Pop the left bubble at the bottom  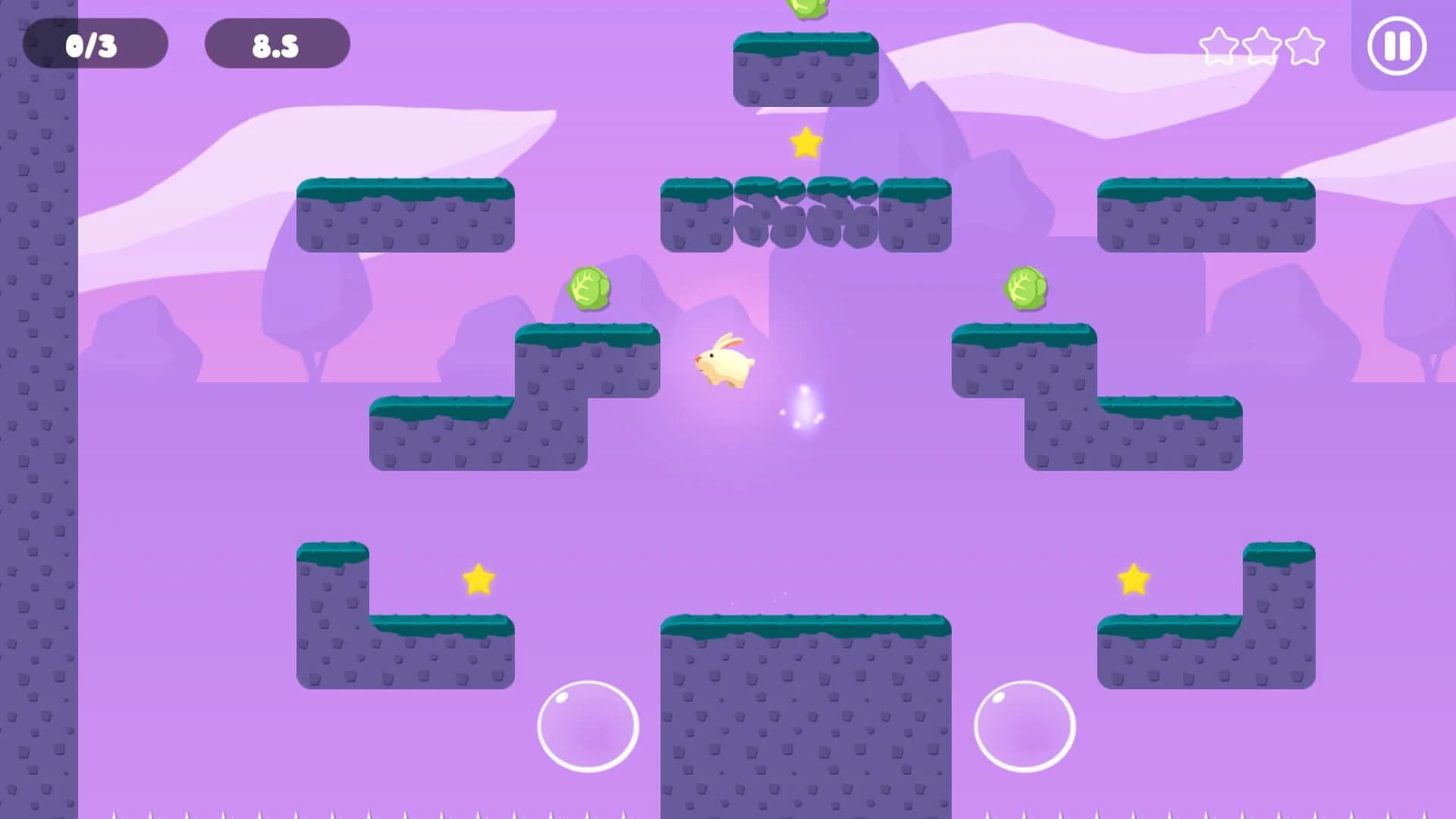point(588,724)
